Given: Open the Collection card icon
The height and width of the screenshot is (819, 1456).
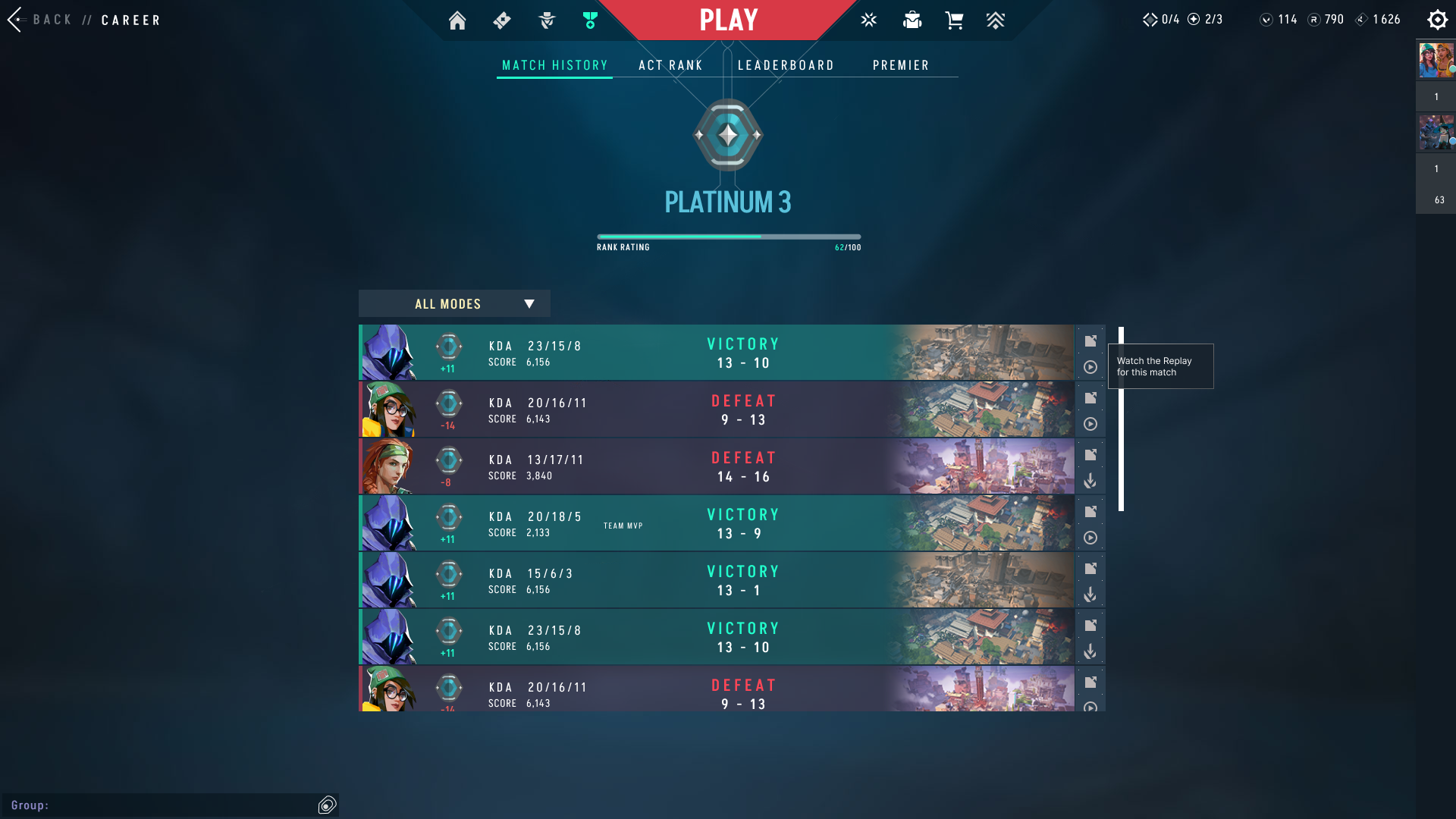Looking at the screenshot, I should [501, 21].
